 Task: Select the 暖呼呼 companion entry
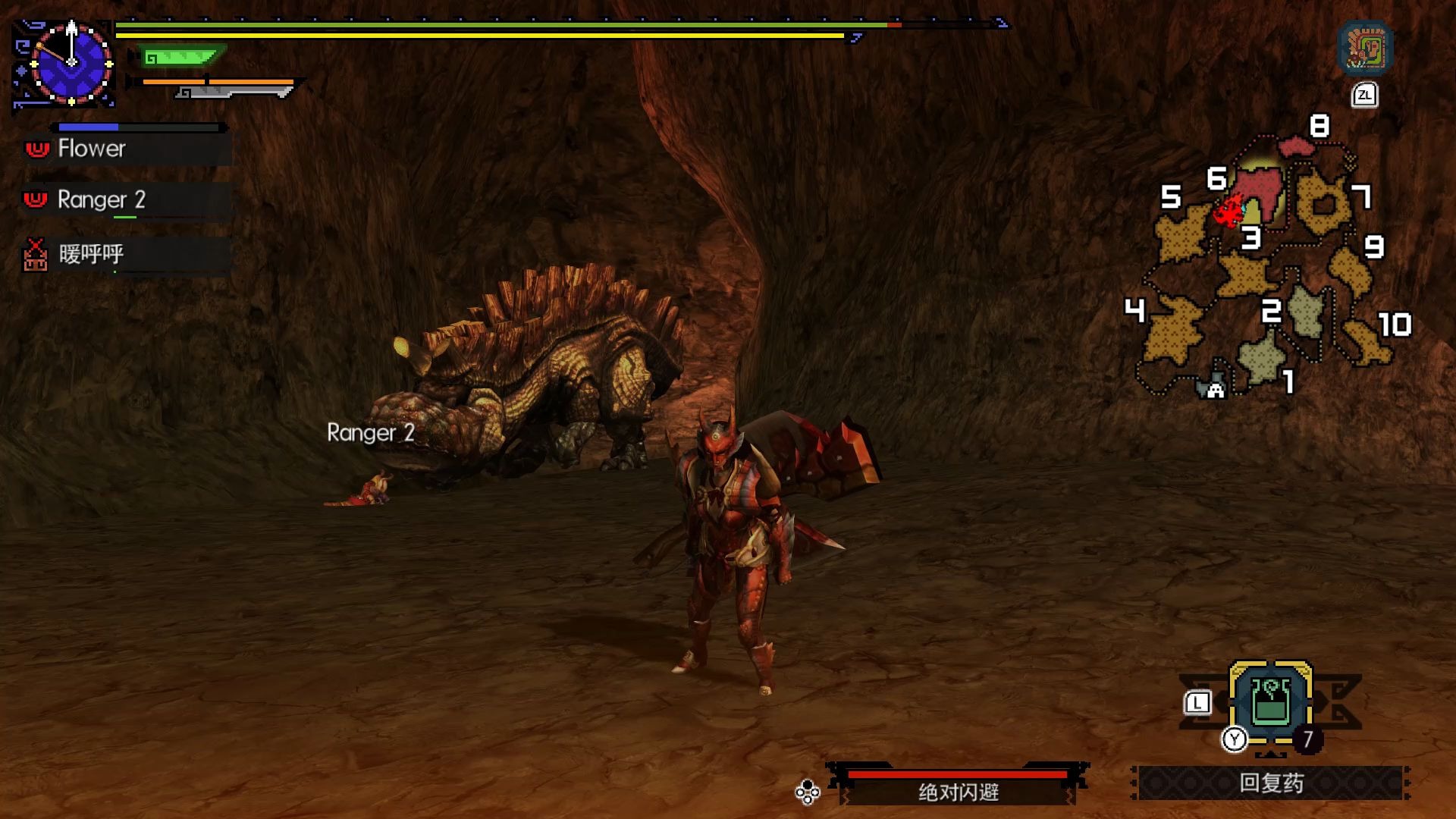click(x=126, y=254)
